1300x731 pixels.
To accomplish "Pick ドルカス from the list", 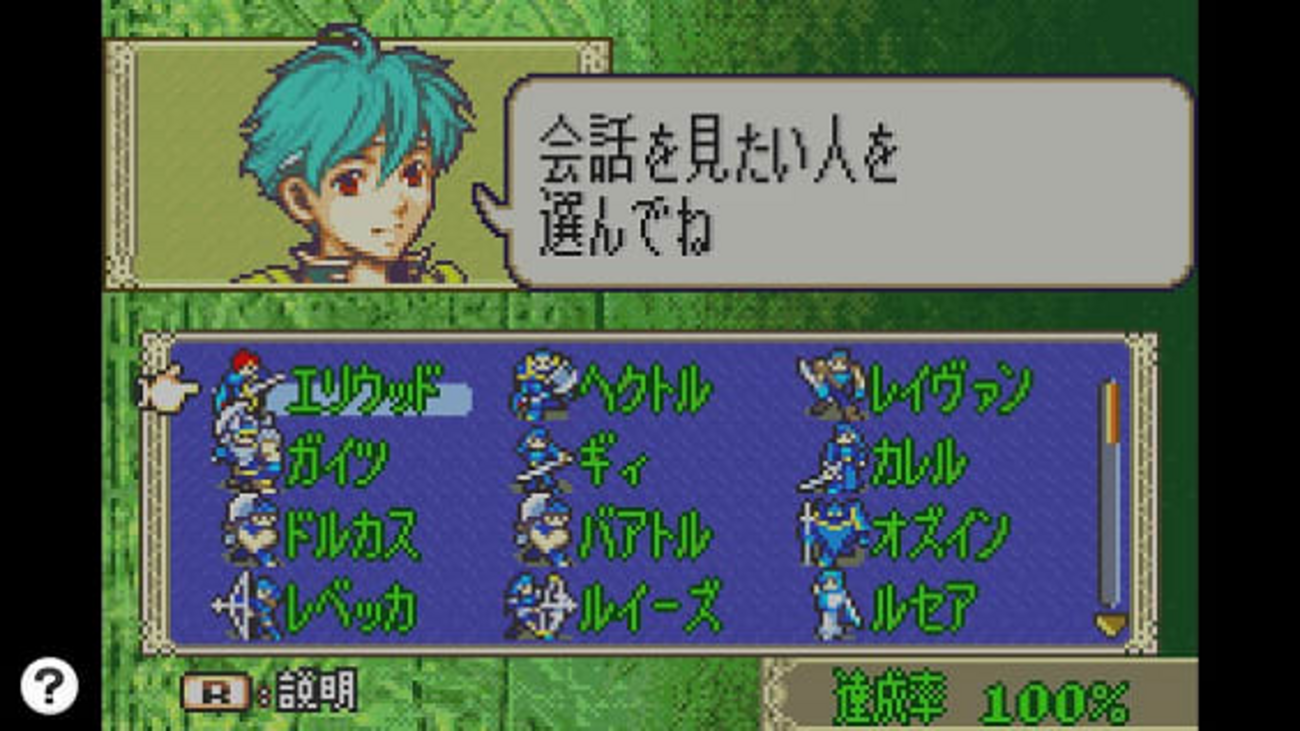I will (351, 536).
